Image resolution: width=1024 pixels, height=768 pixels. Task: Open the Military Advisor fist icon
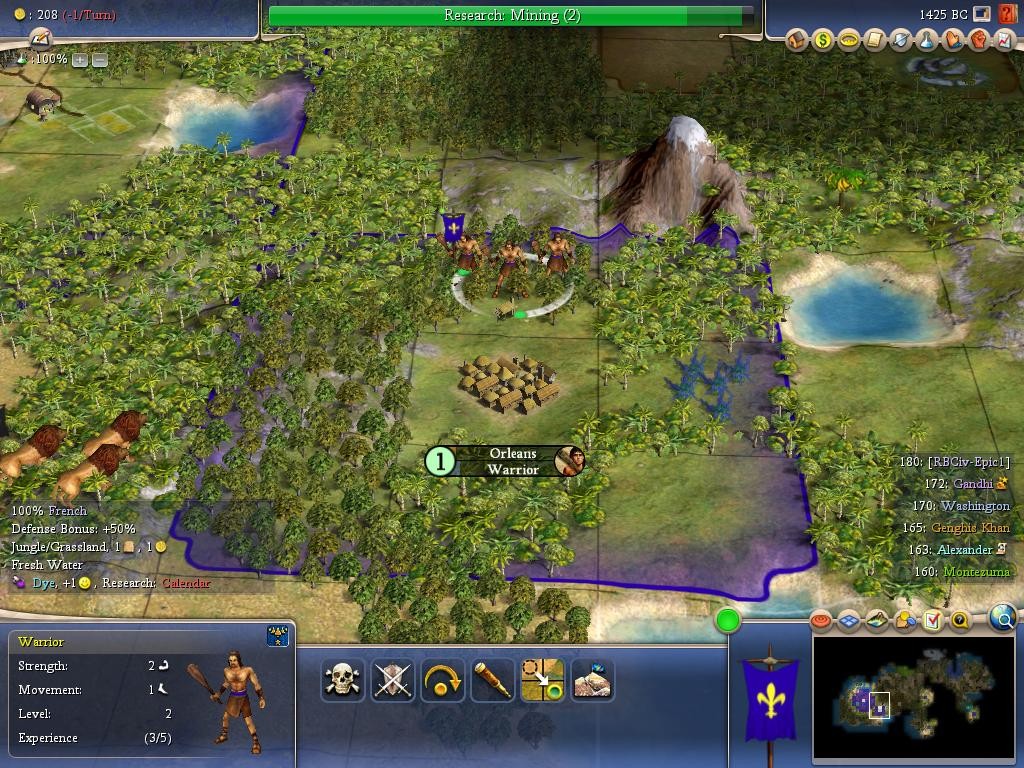(x=979, y=40)
